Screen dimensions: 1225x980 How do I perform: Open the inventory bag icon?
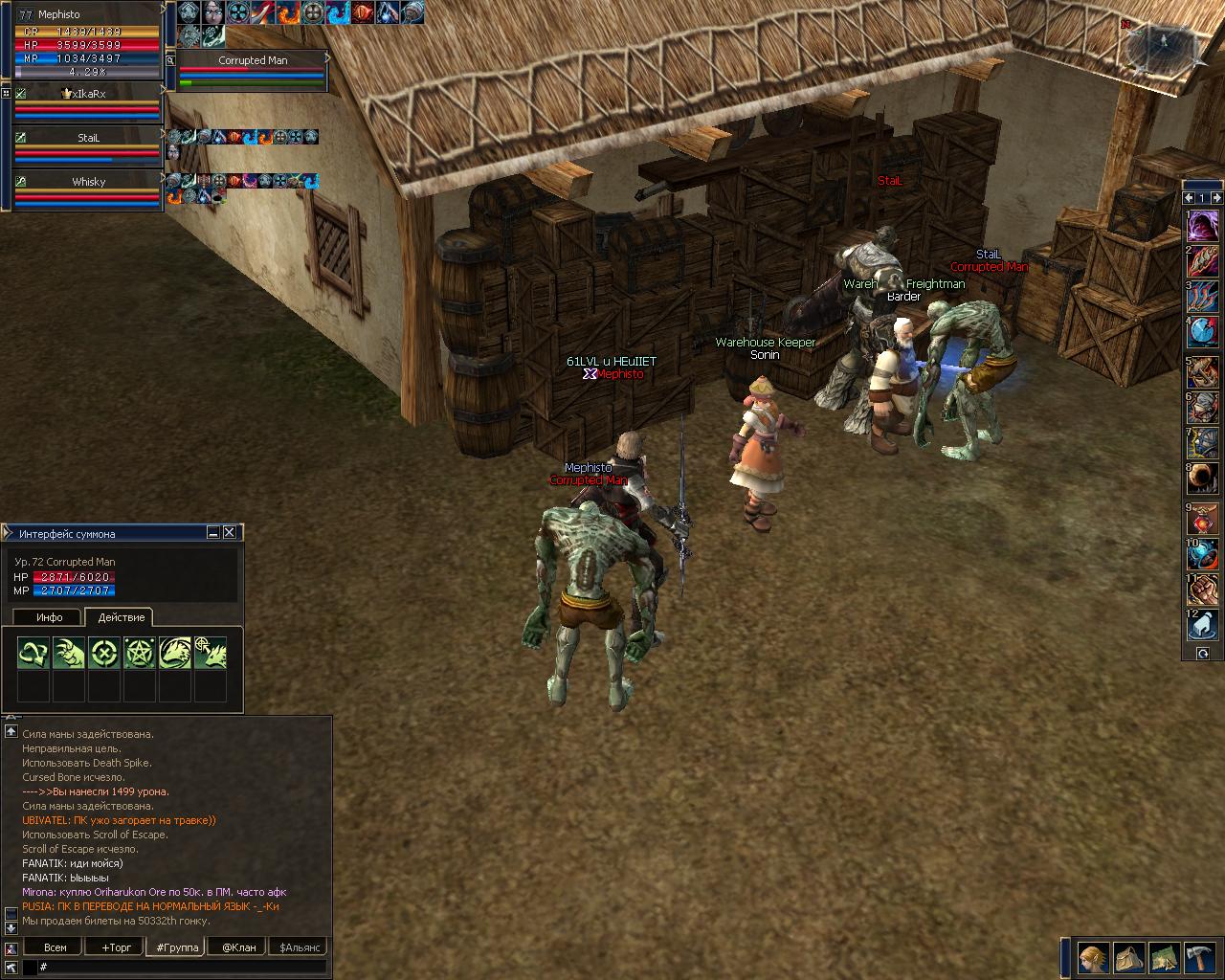click(1128, 957)
